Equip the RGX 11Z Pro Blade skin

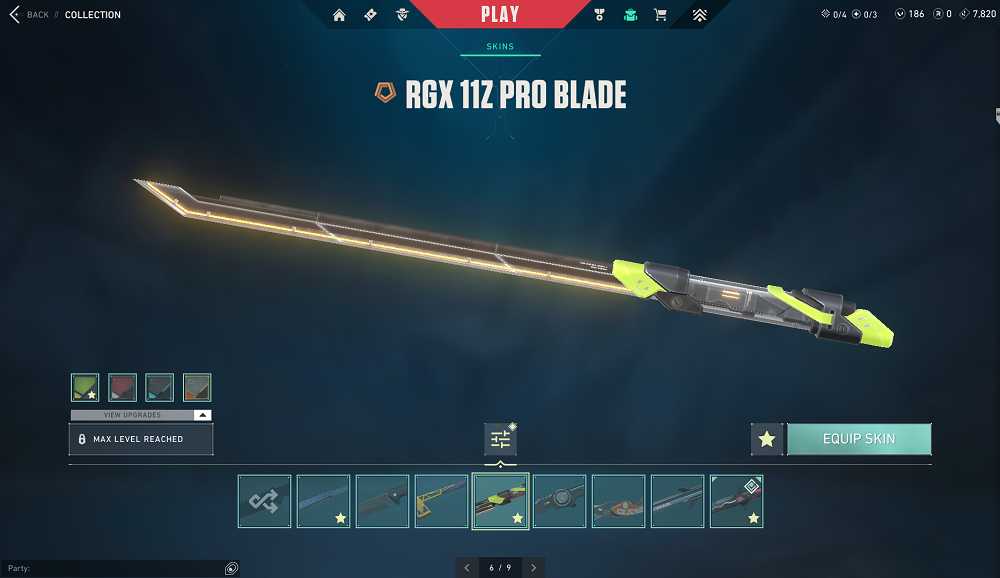(859, 439)
